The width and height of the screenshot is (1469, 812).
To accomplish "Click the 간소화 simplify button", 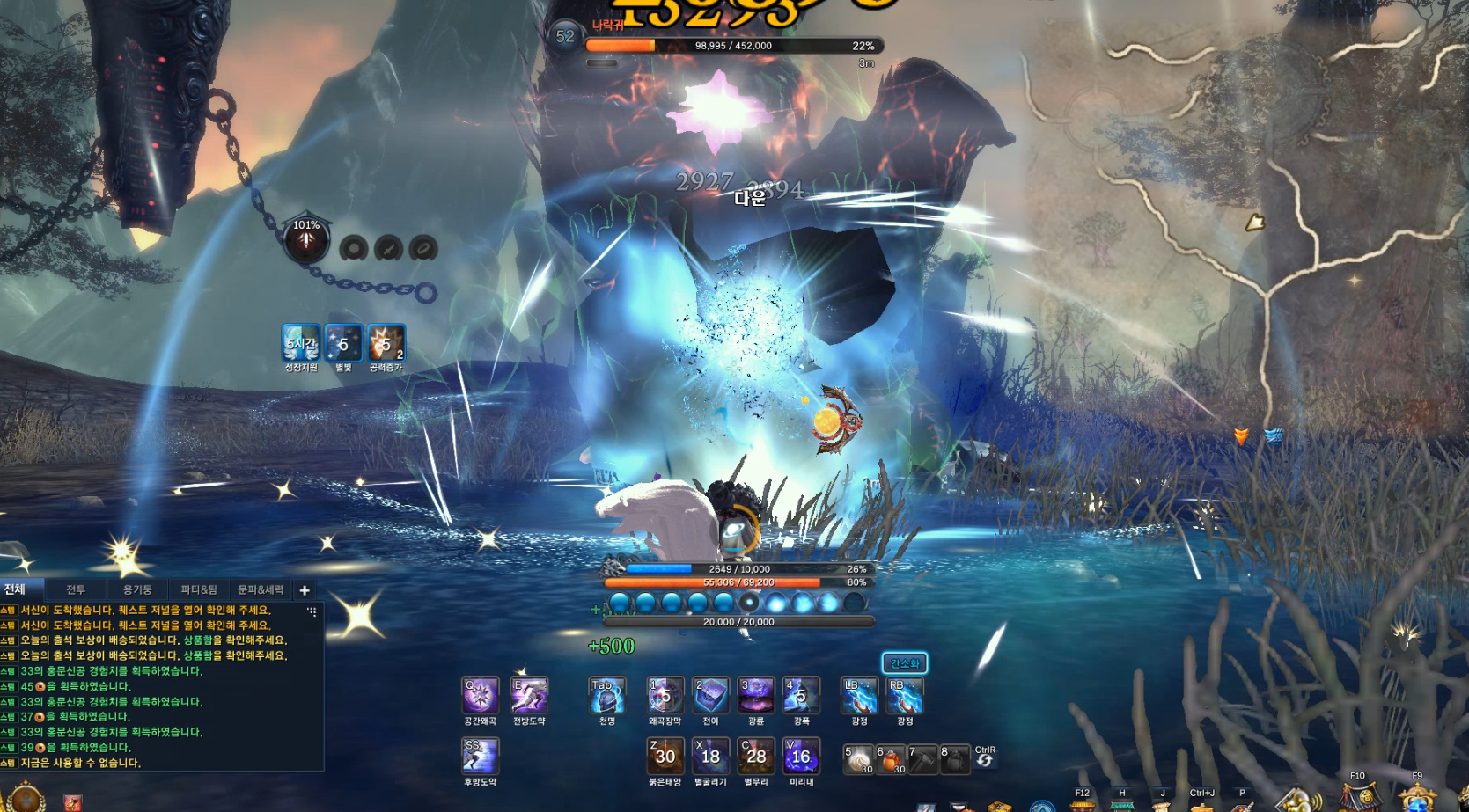I will [905, 663].
